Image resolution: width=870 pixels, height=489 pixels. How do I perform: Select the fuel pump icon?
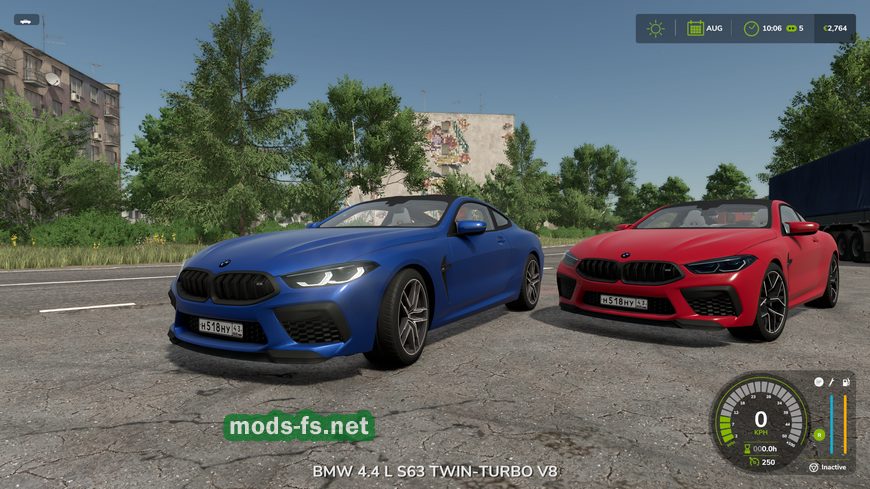[846, 381]
